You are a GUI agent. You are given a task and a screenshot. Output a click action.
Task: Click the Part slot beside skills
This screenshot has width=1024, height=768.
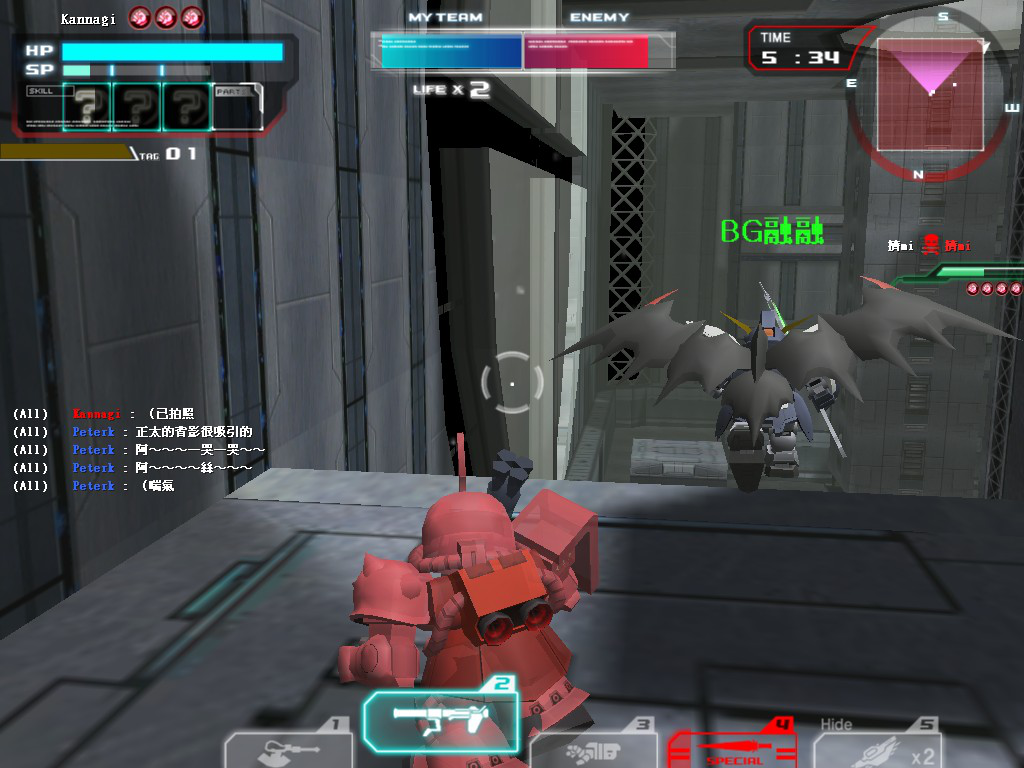pyautogui.click(x=238, y=107)
